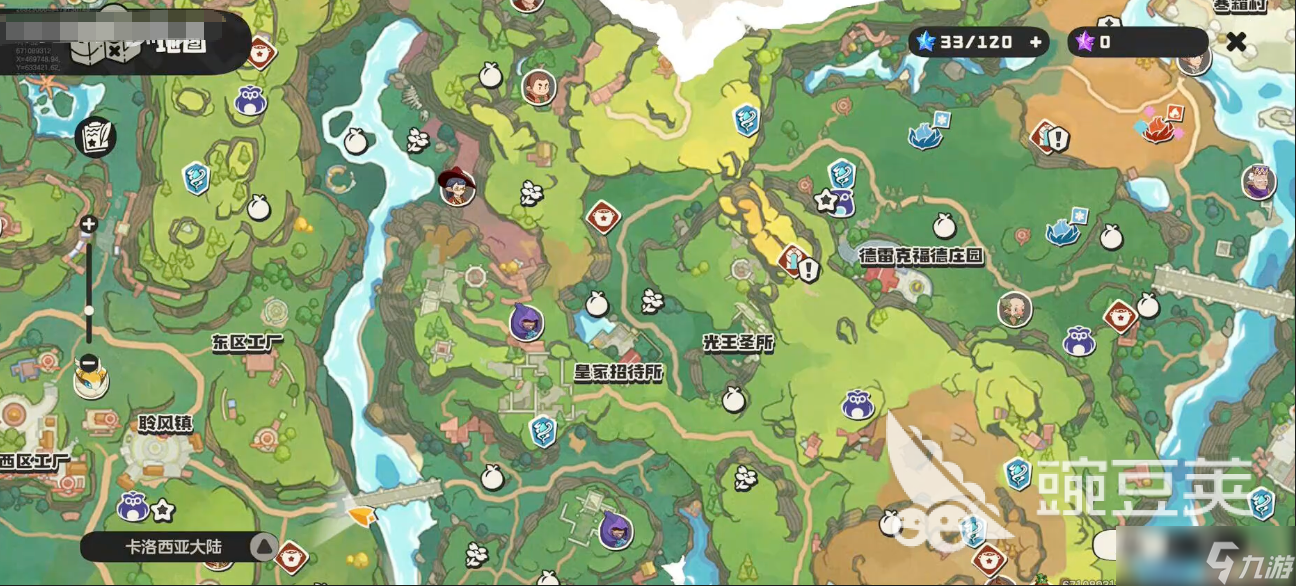Viewport: 1296px width, 586px height.
Task: Select the purple-crowned NPC portrait marker
Action: point(1259,182)
